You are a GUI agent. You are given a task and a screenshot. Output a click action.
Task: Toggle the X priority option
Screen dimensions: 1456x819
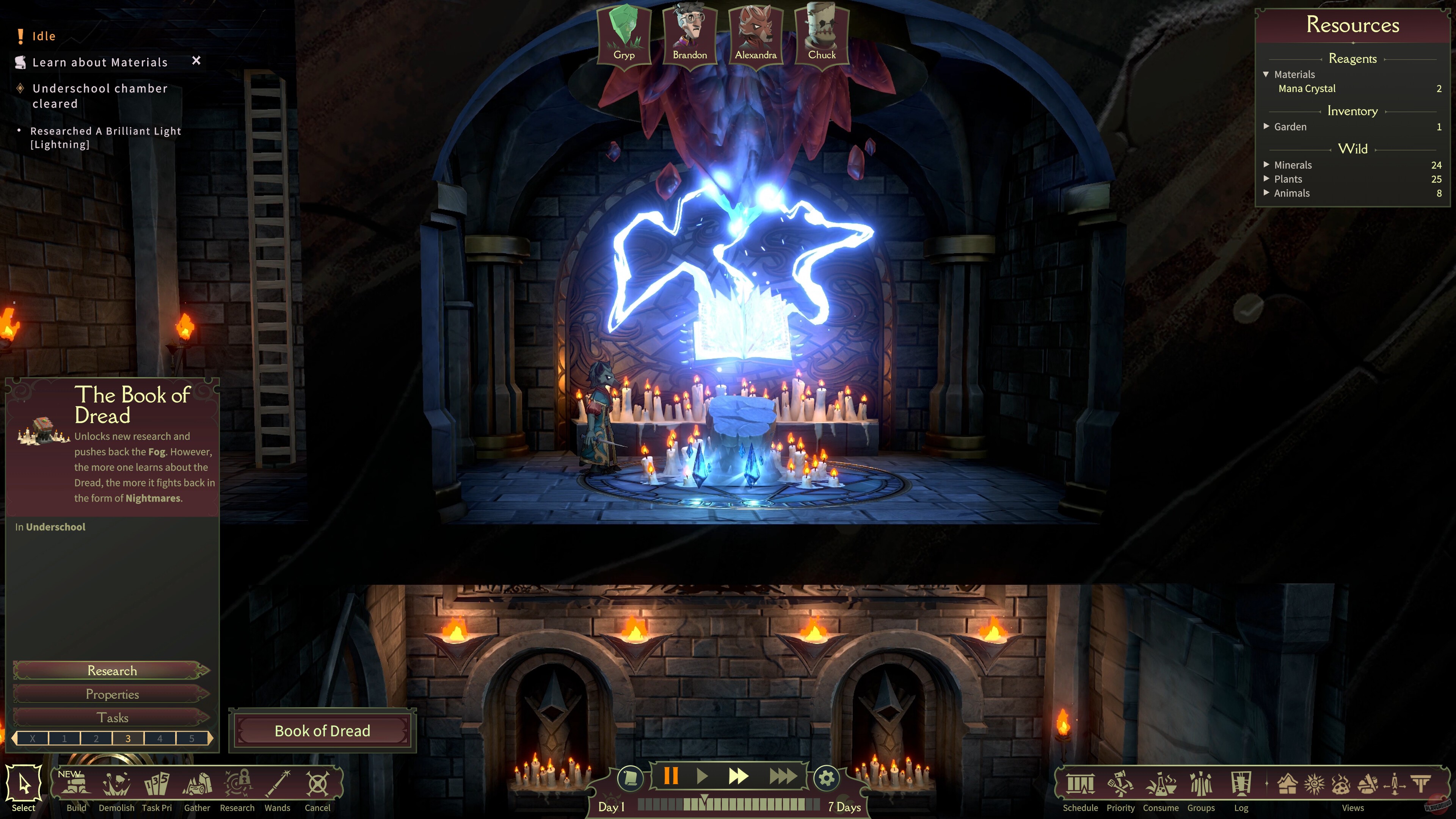tap(33, 737)
